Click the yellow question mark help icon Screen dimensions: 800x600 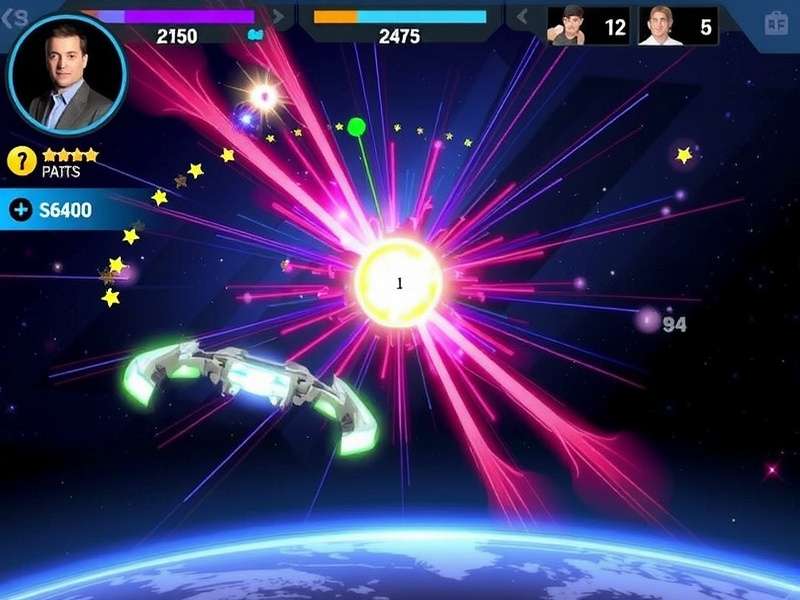(x=22, y=160)
